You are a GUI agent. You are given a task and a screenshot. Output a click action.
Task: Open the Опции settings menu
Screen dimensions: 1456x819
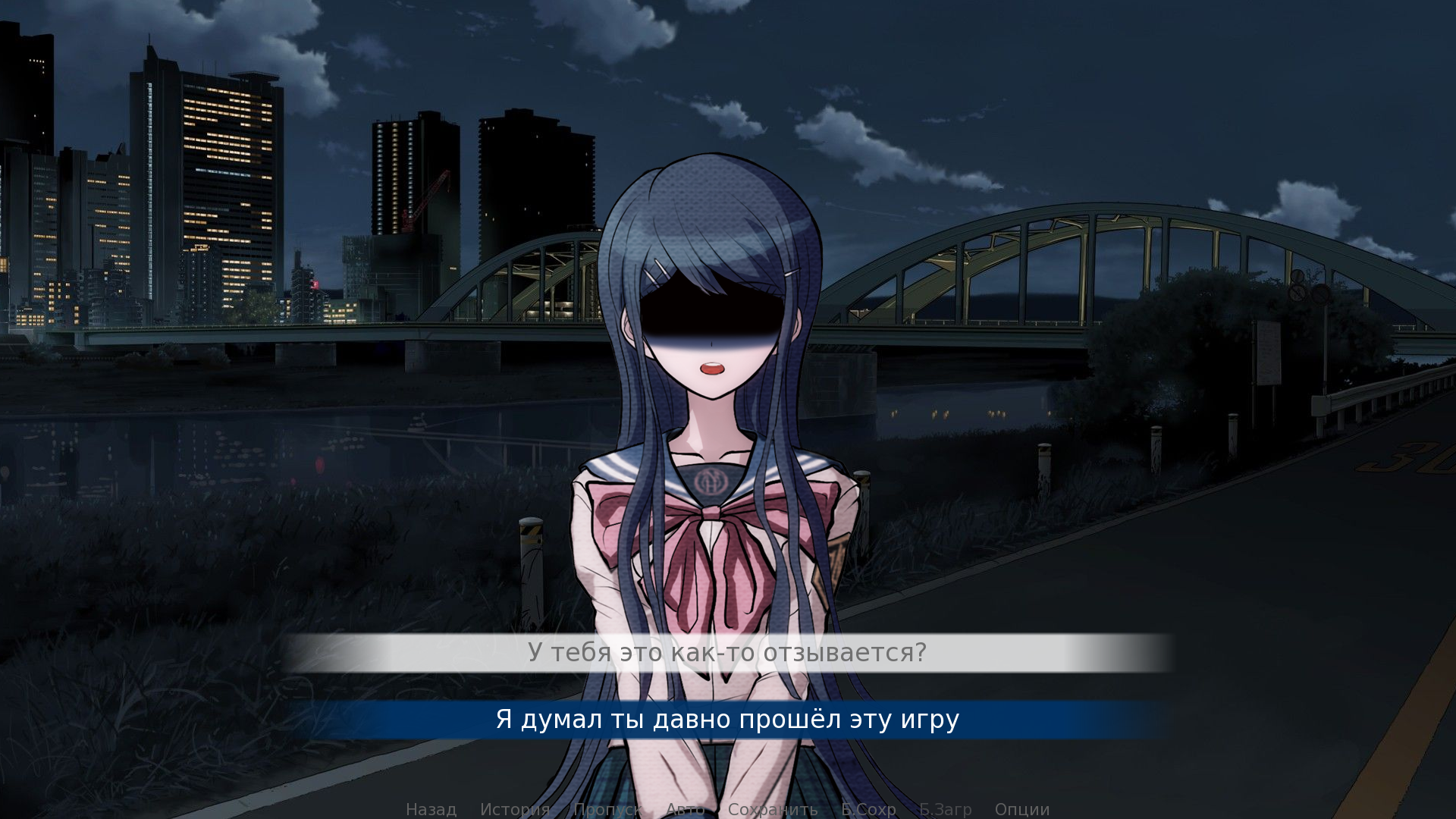(1021, 809)
